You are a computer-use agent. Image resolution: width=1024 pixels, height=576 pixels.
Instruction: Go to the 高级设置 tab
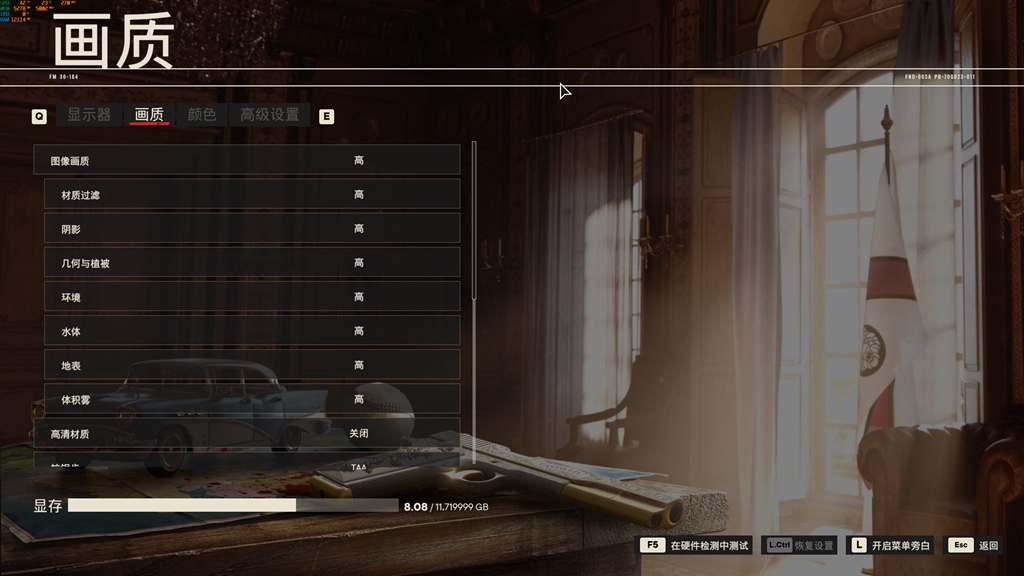(x=269, y=115)
